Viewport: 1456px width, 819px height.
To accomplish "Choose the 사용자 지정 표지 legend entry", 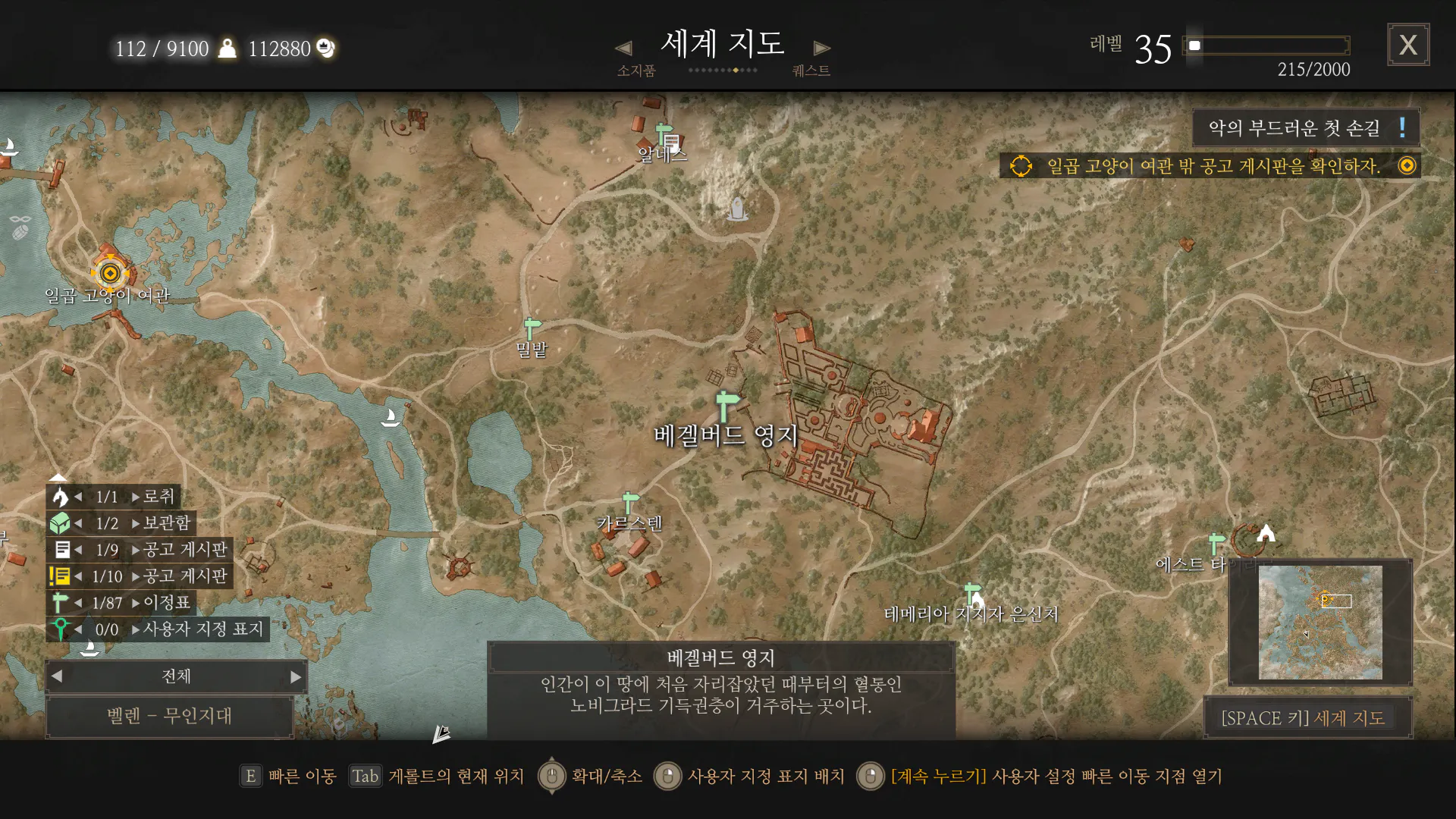I will [202, 629].
